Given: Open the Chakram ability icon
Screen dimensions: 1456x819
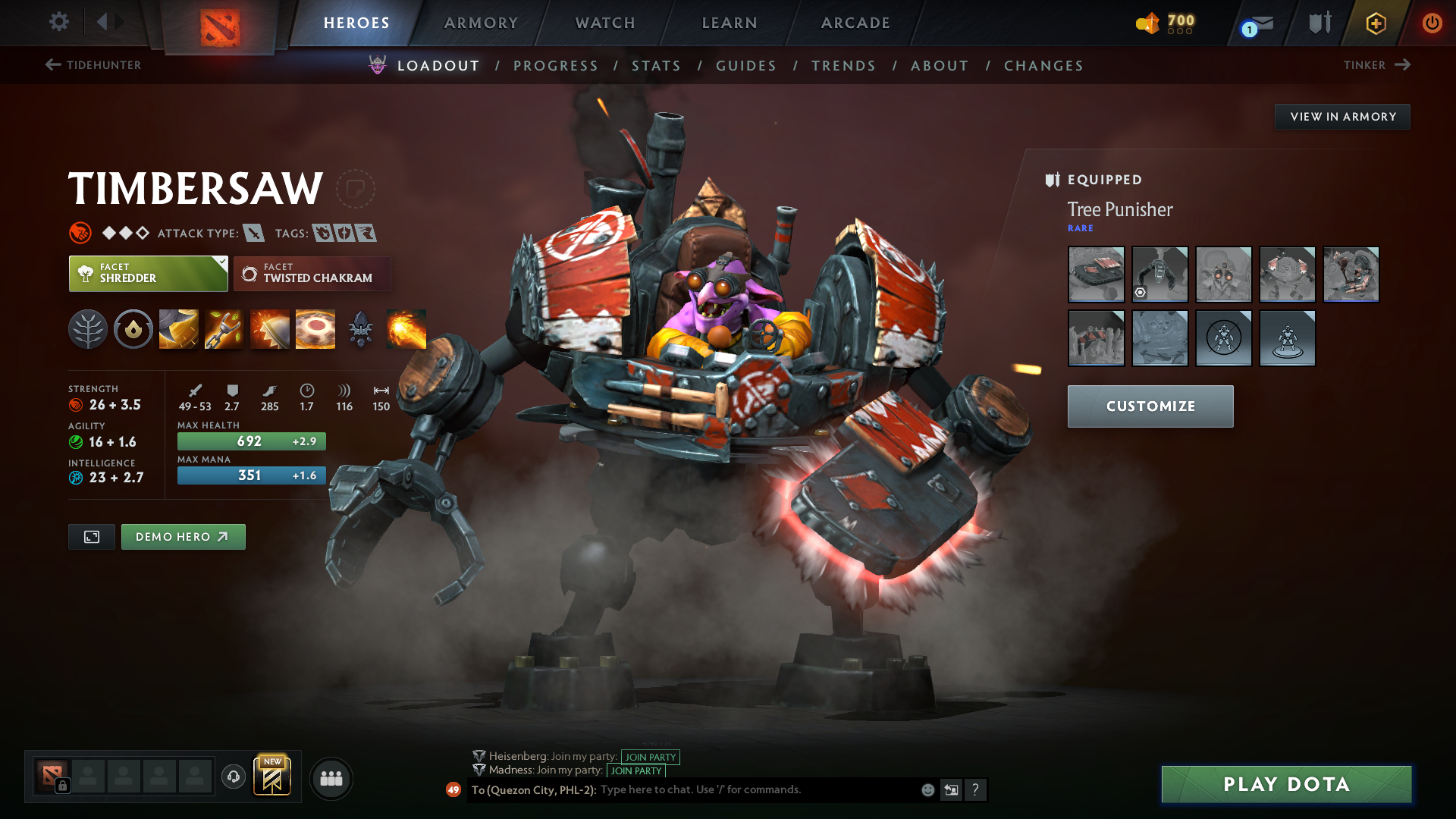Looking at the screenshot, I should (x=315, y=329).
